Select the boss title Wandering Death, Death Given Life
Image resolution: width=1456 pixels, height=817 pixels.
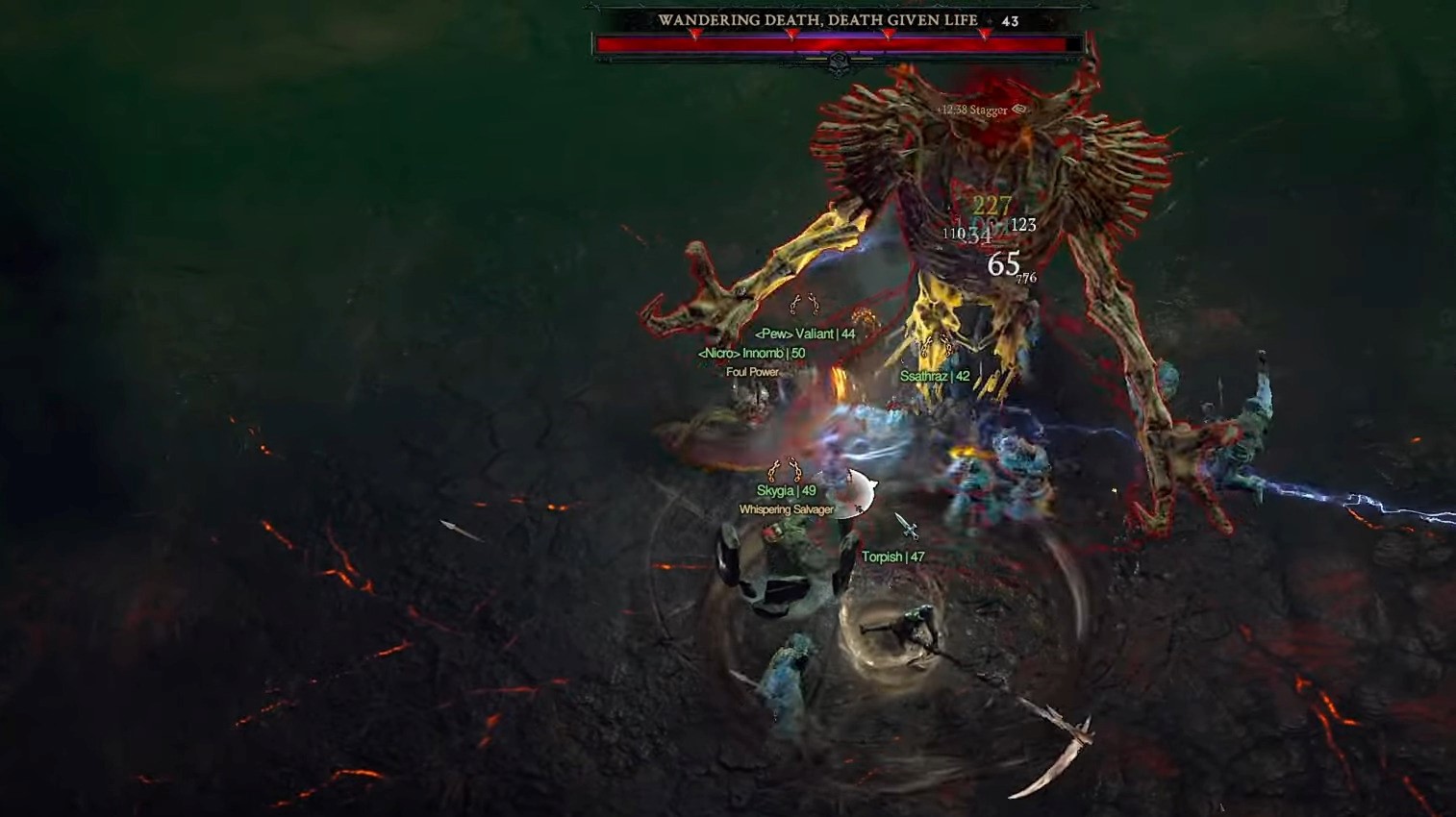(817, 19)
